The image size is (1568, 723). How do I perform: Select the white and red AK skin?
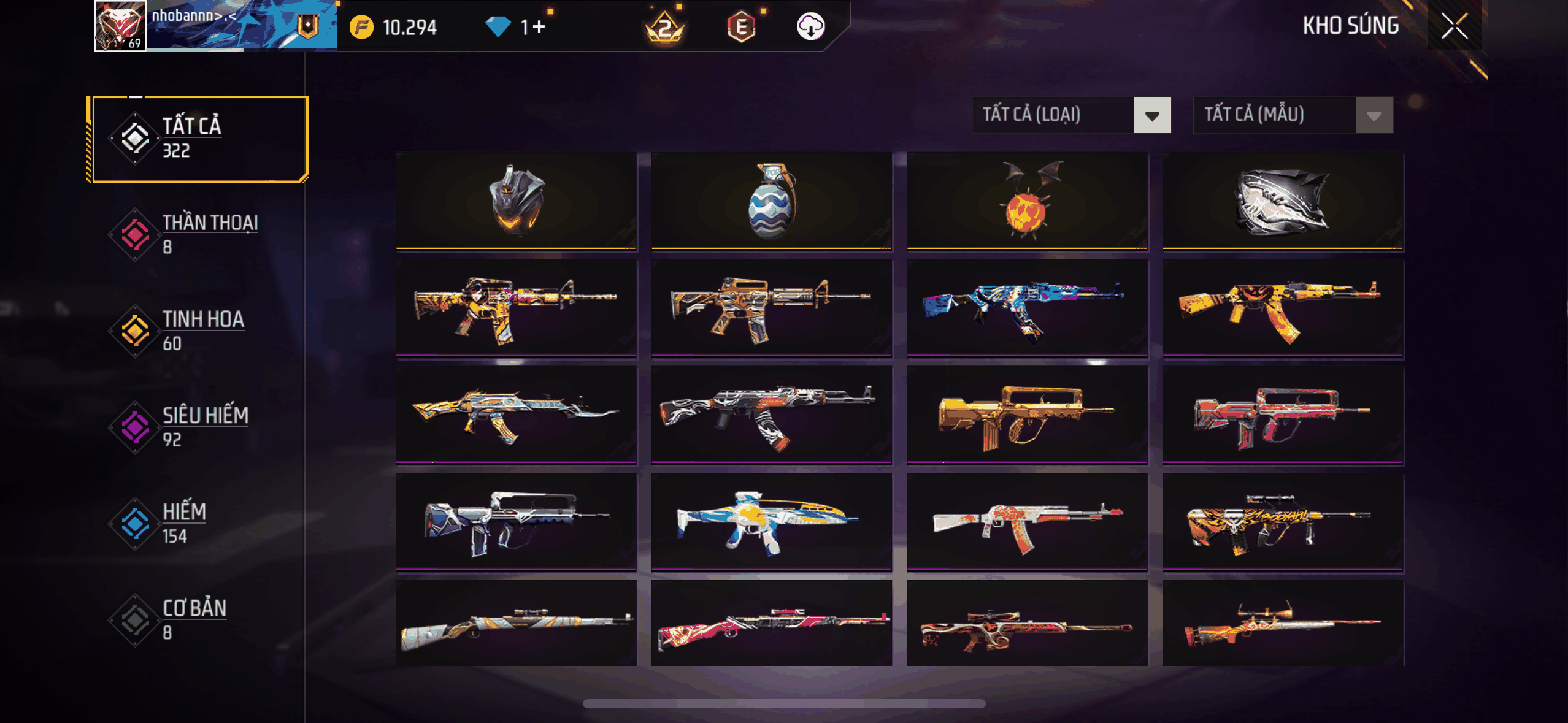point(1027,521)
